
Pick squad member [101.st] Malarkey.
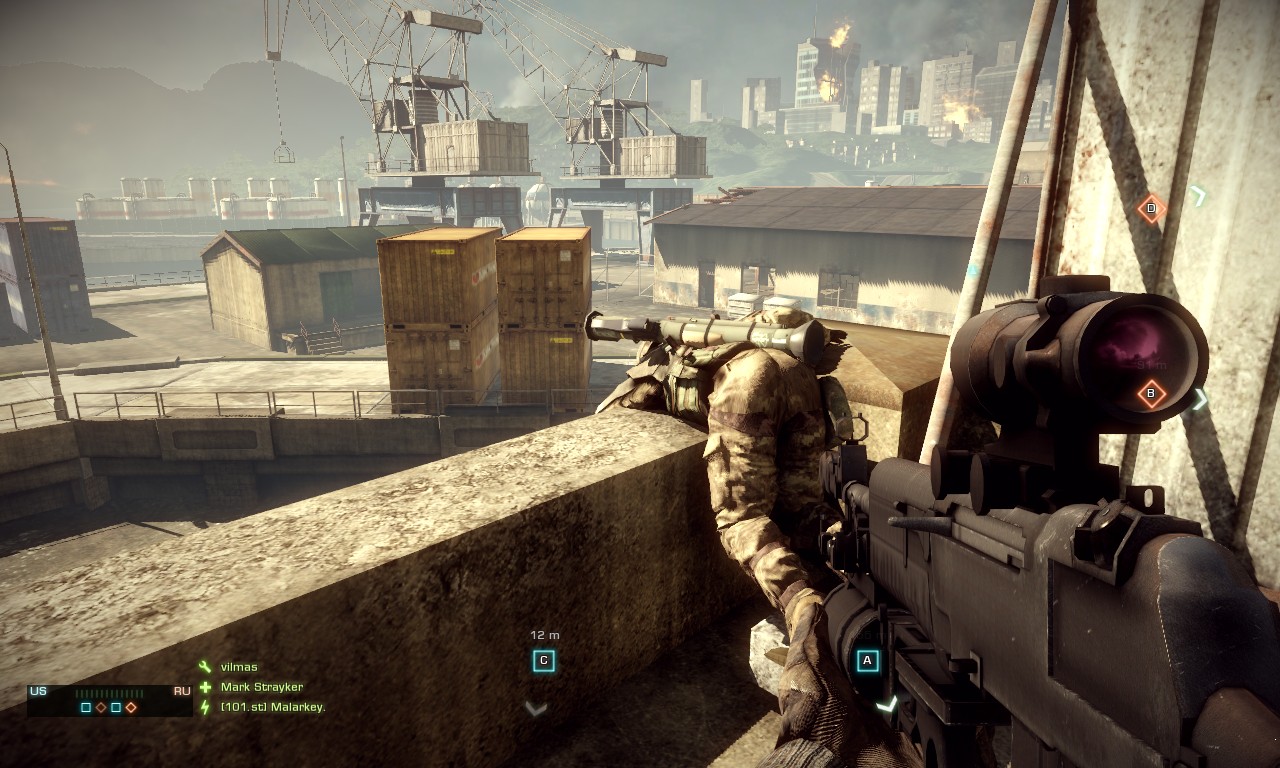pos(273,707)
